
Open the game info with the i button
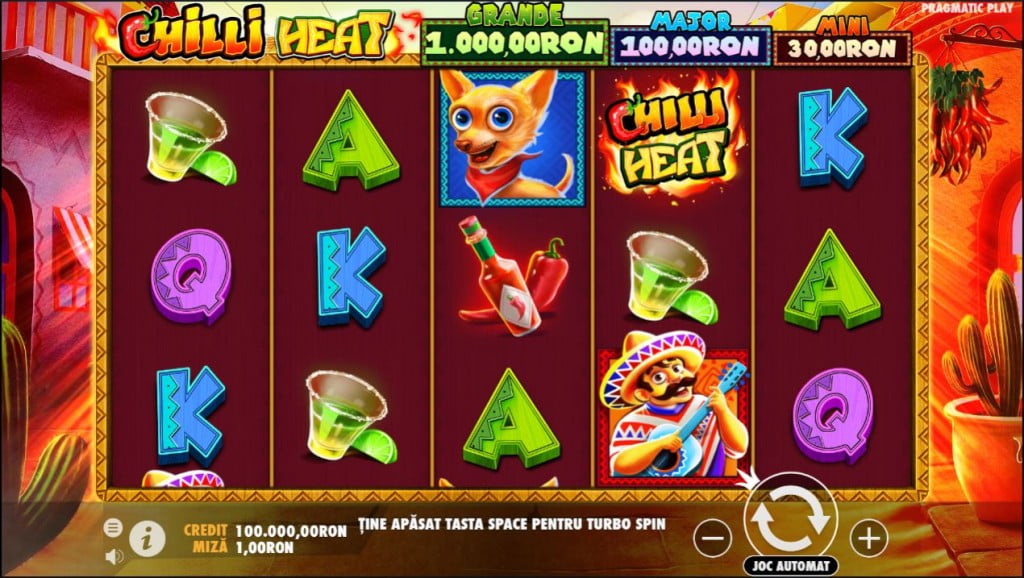[x=146, y=538]
